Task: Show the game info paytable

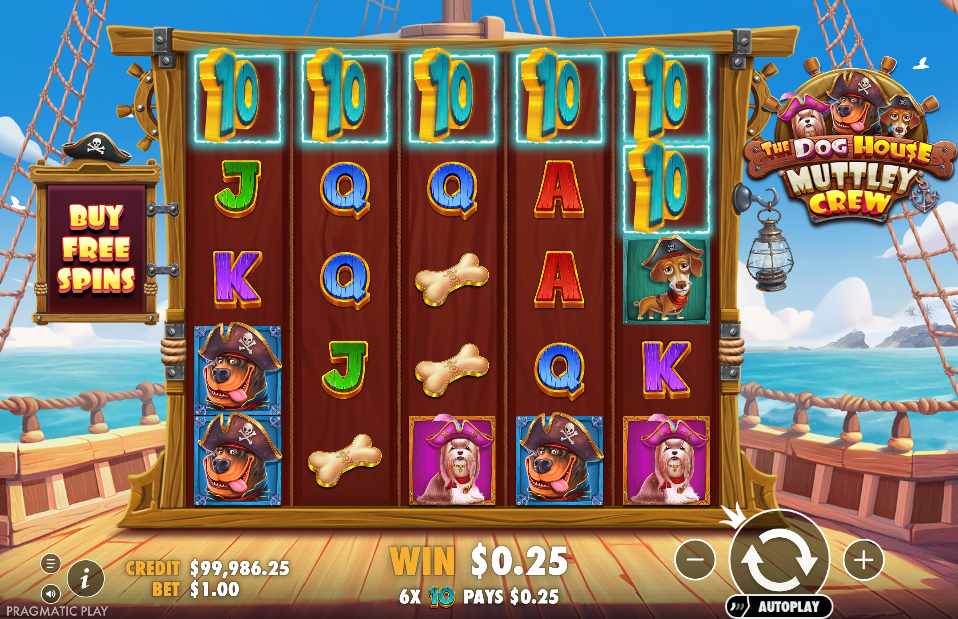Action: (86, 576)
